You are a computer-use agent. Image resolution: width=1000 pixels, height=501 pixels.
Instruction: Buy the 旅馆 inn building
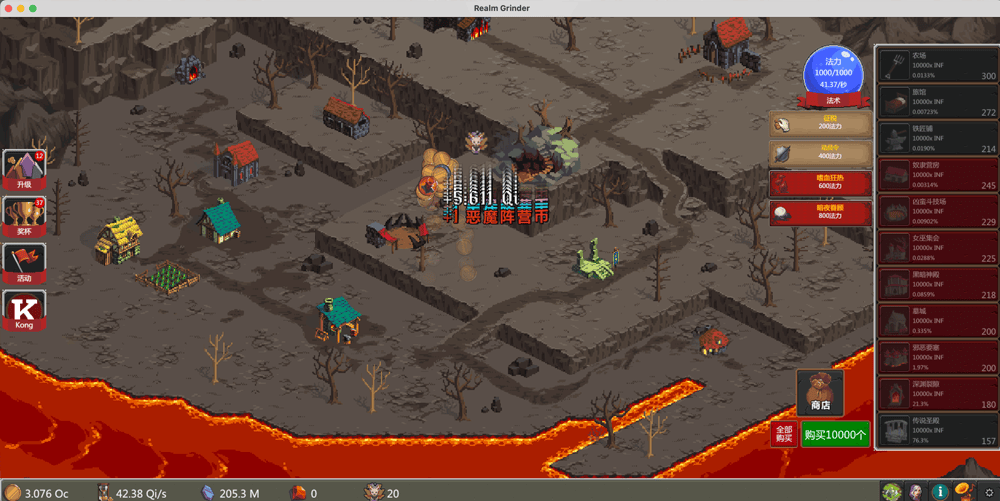pos(937,103)
